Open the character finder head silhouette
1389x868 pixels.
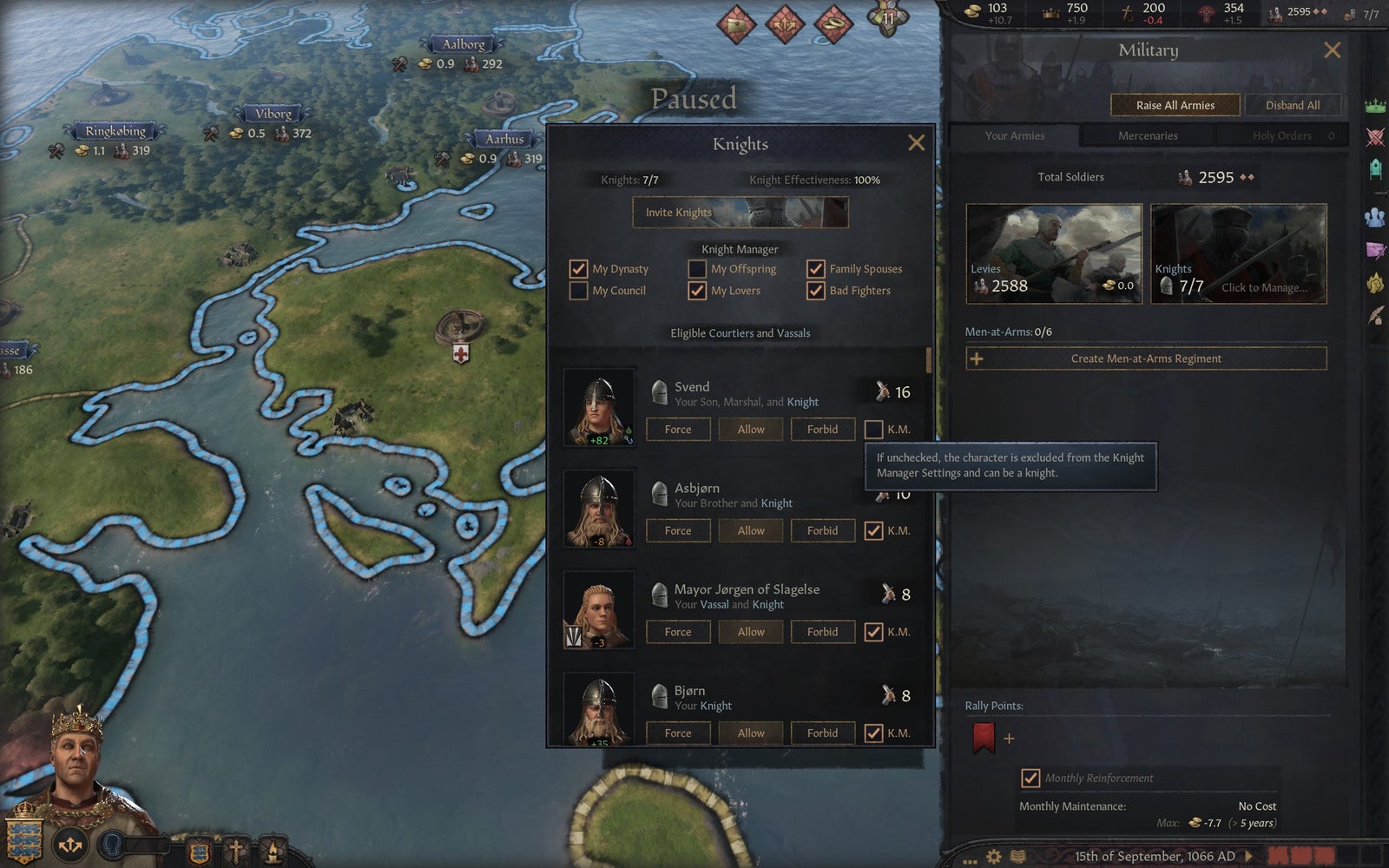tap(111, 846)
